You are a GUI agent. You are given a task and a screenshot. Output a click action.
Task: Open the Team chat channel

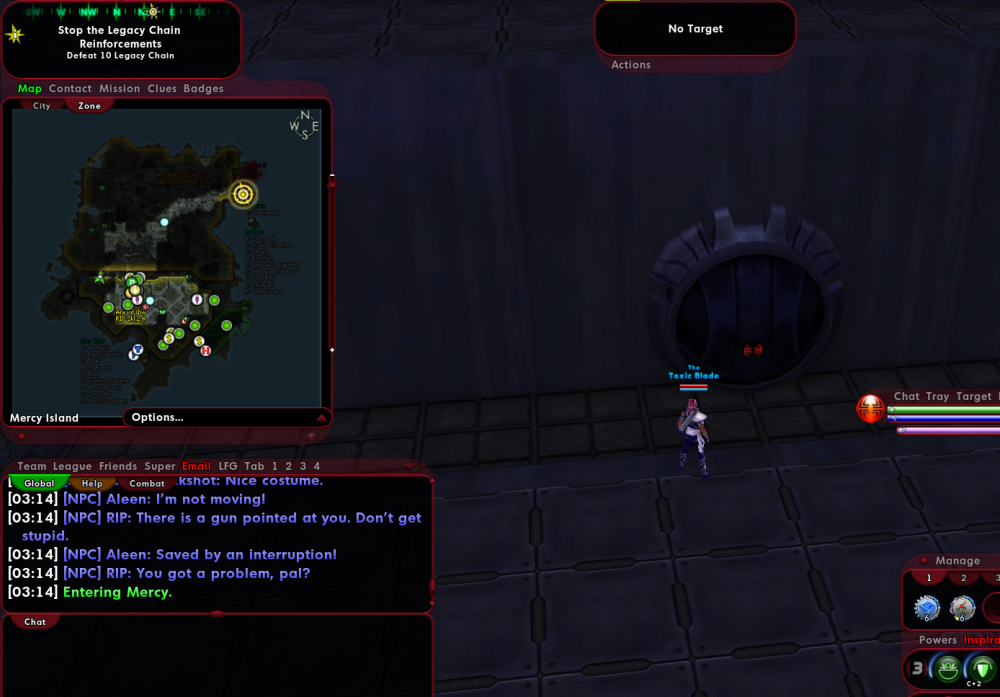click(x=32, y=466)
